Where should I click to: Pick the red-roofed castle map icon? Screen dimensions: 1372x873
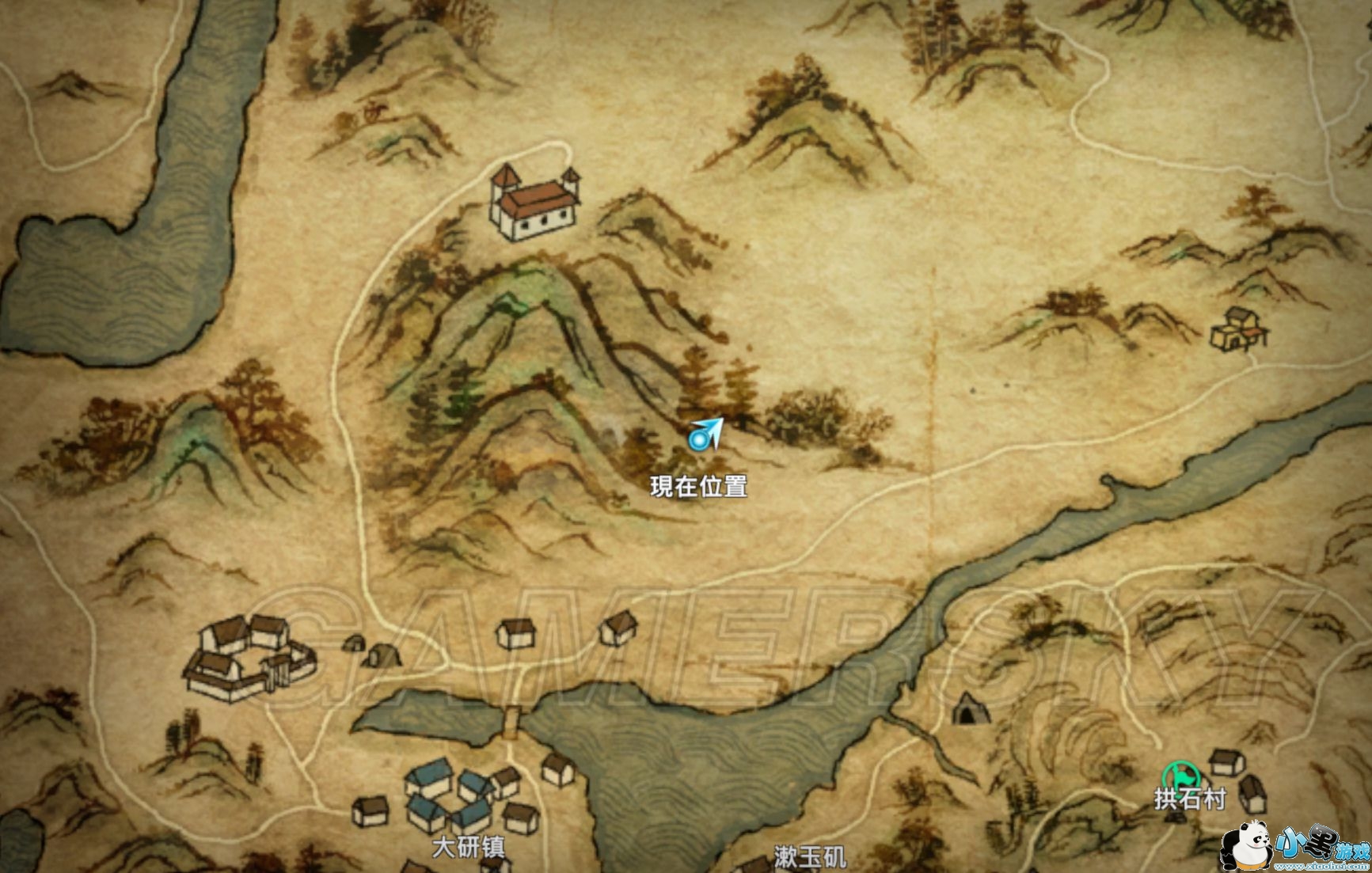pyautogui.click(x=533, y=201)
